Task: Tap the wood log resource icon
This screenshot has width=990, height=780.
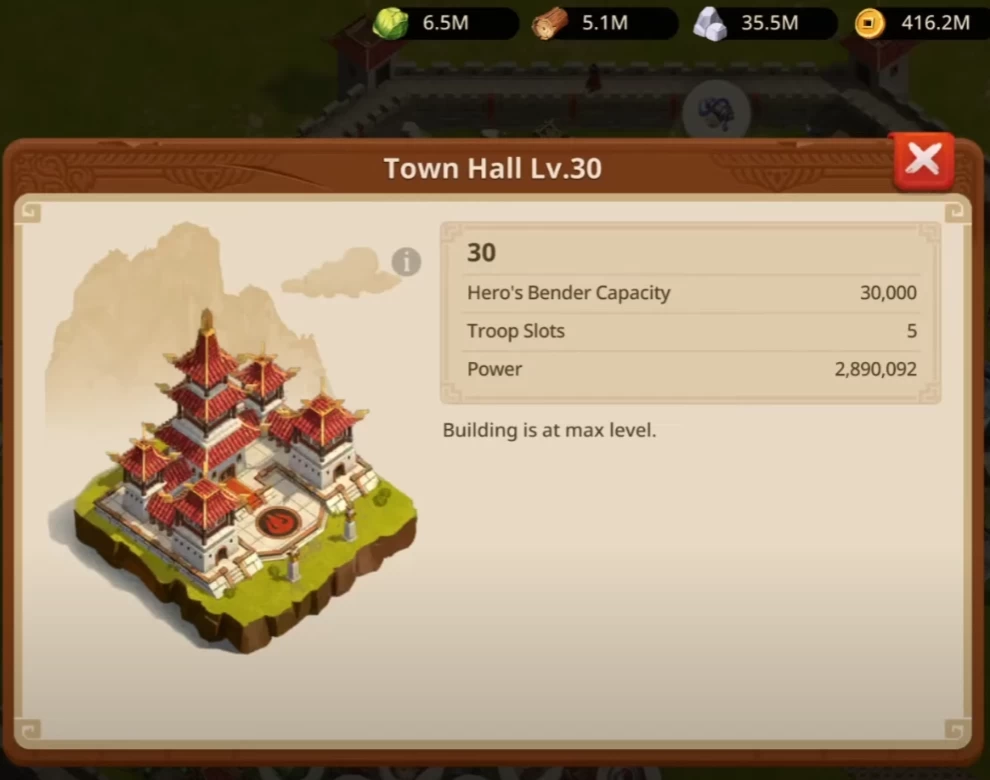Action: click(549, 24)
